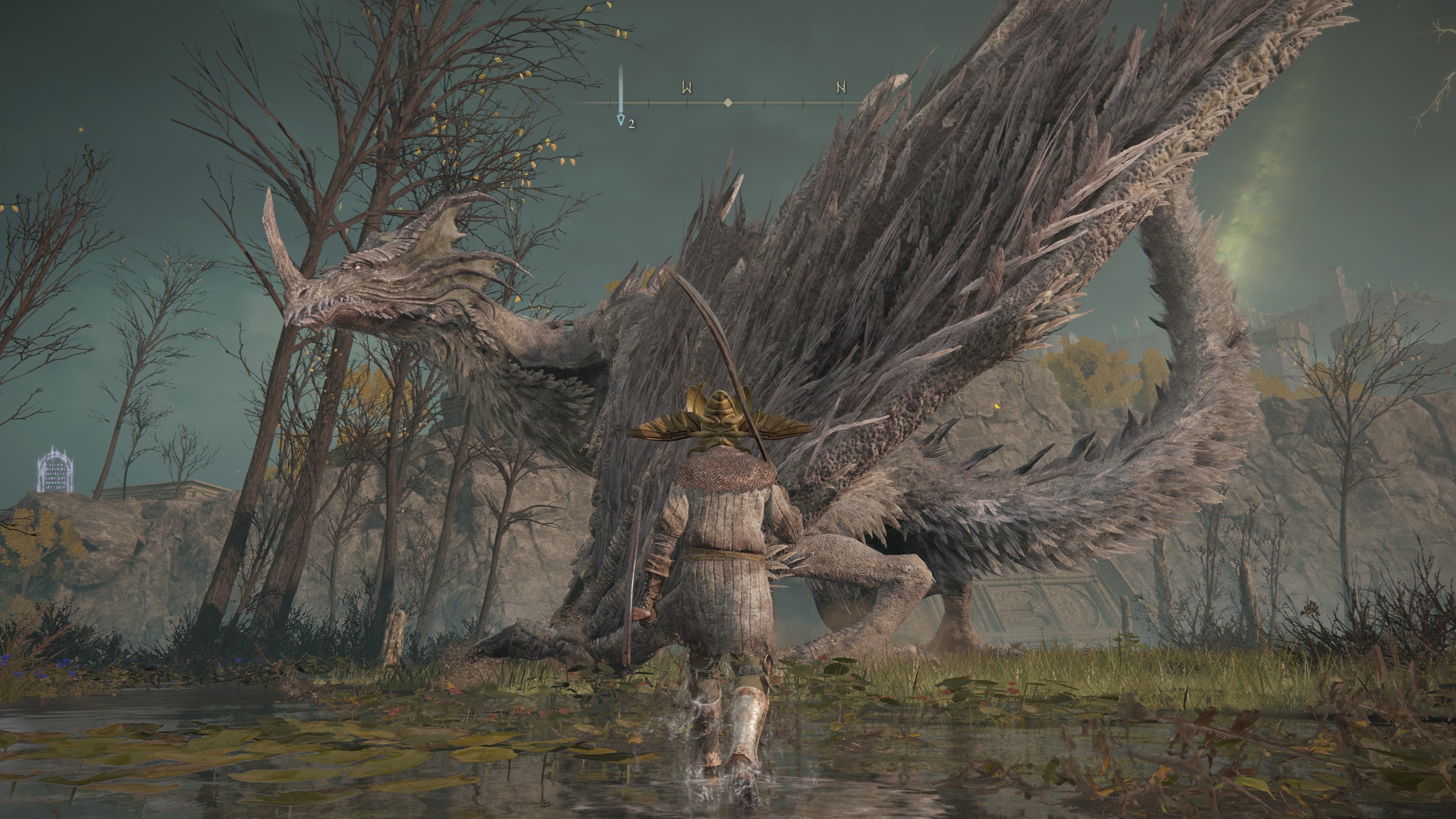Select the diamond heading indicator on the compass
Image resolution: width=1456 pixels, height=819 pixels.
(x=727, y=103)
